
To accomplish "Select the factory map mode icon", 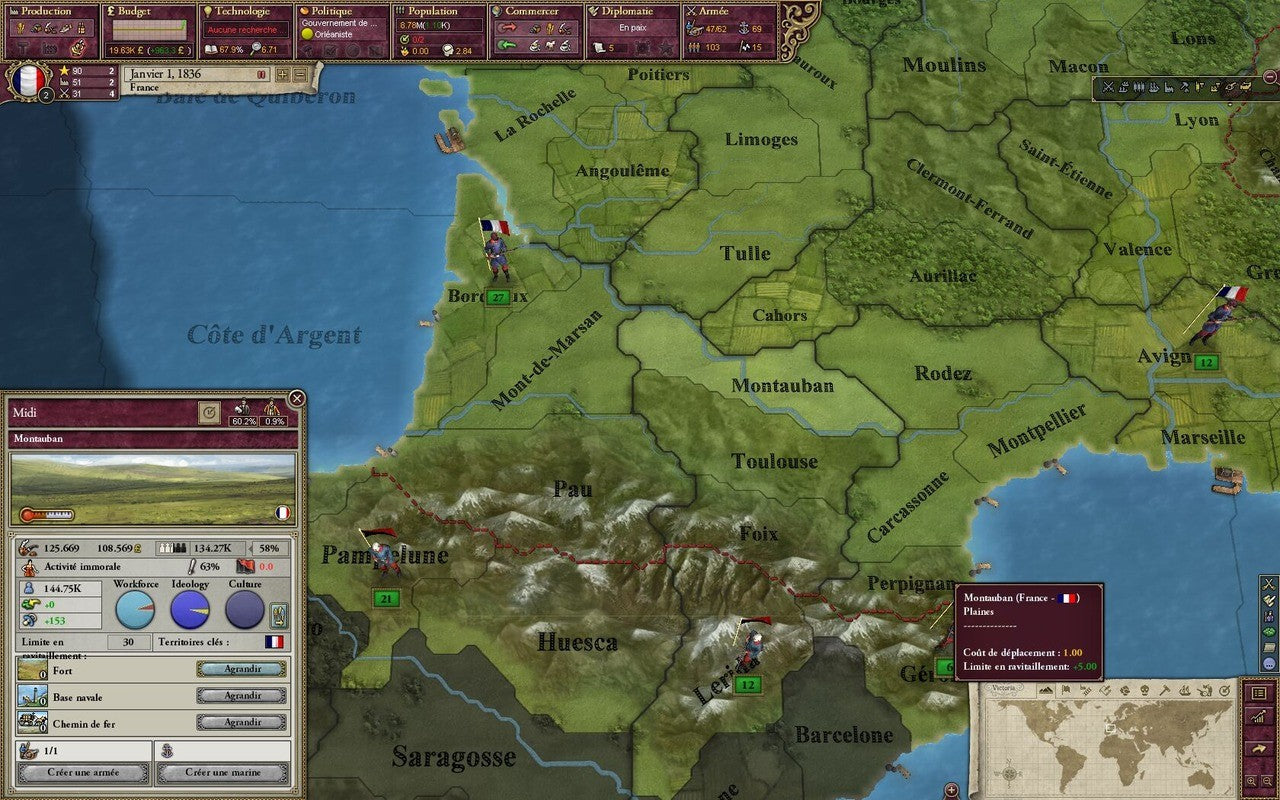I will point(1168,87).
